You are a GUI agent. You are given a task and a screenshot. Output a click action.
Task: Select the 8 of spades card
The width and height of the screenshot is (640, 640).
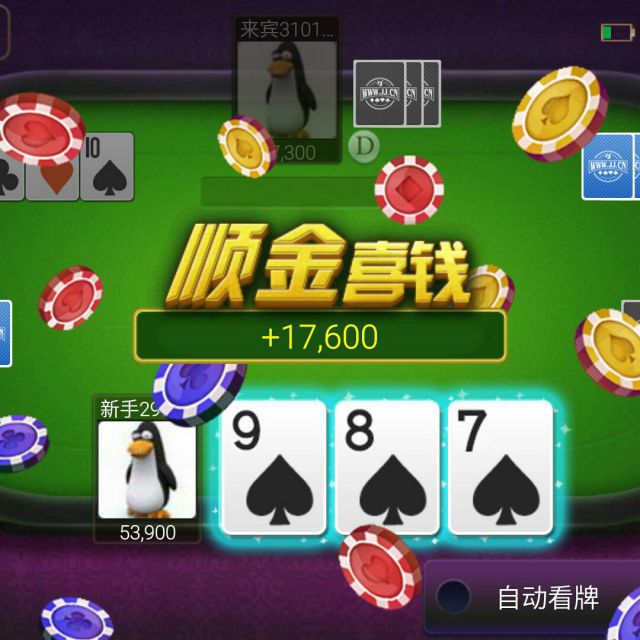click(x=387, y=467)
